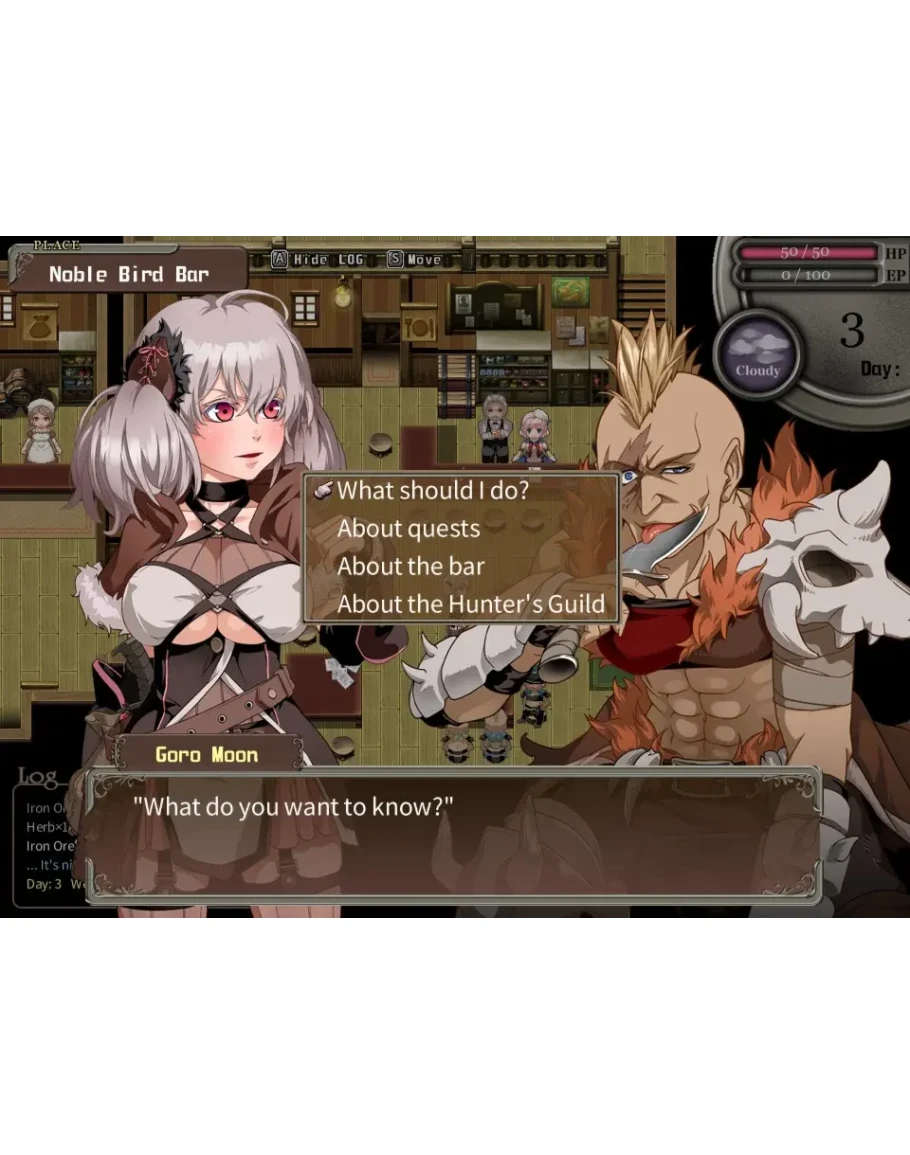Ask "About the bar"

(411, 566)
